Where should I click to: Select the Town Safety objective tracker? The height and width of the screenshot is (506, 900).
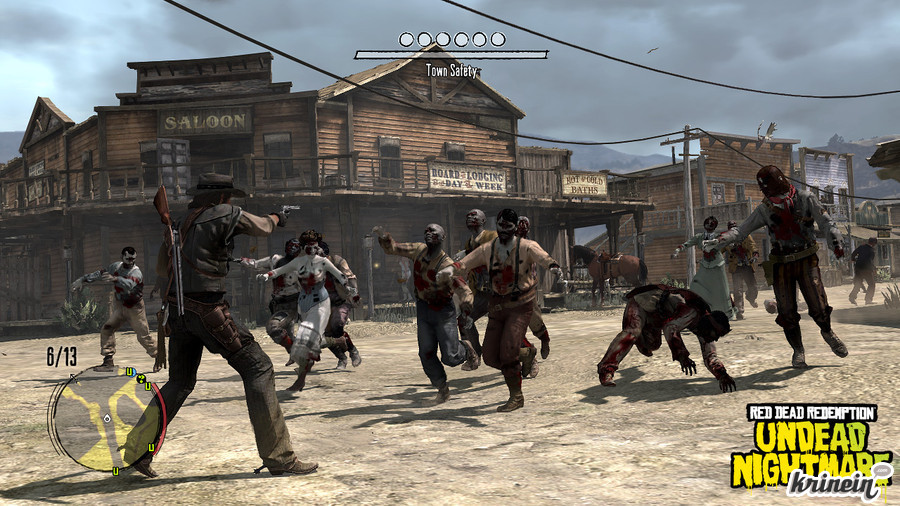pos(451,55)
